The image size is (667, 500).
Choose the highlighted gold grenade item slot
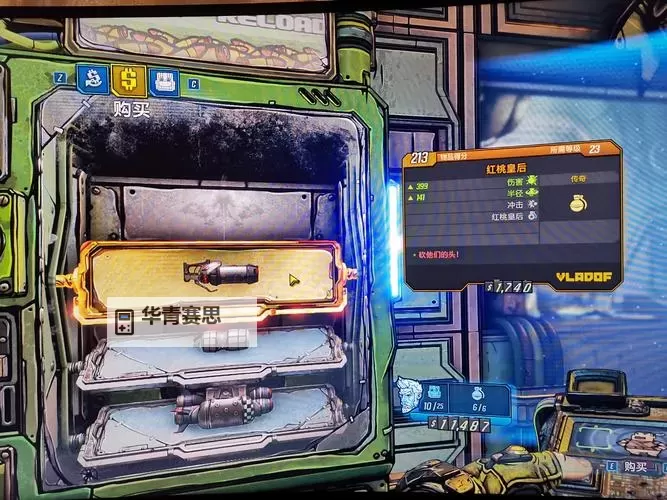point(212,275)
